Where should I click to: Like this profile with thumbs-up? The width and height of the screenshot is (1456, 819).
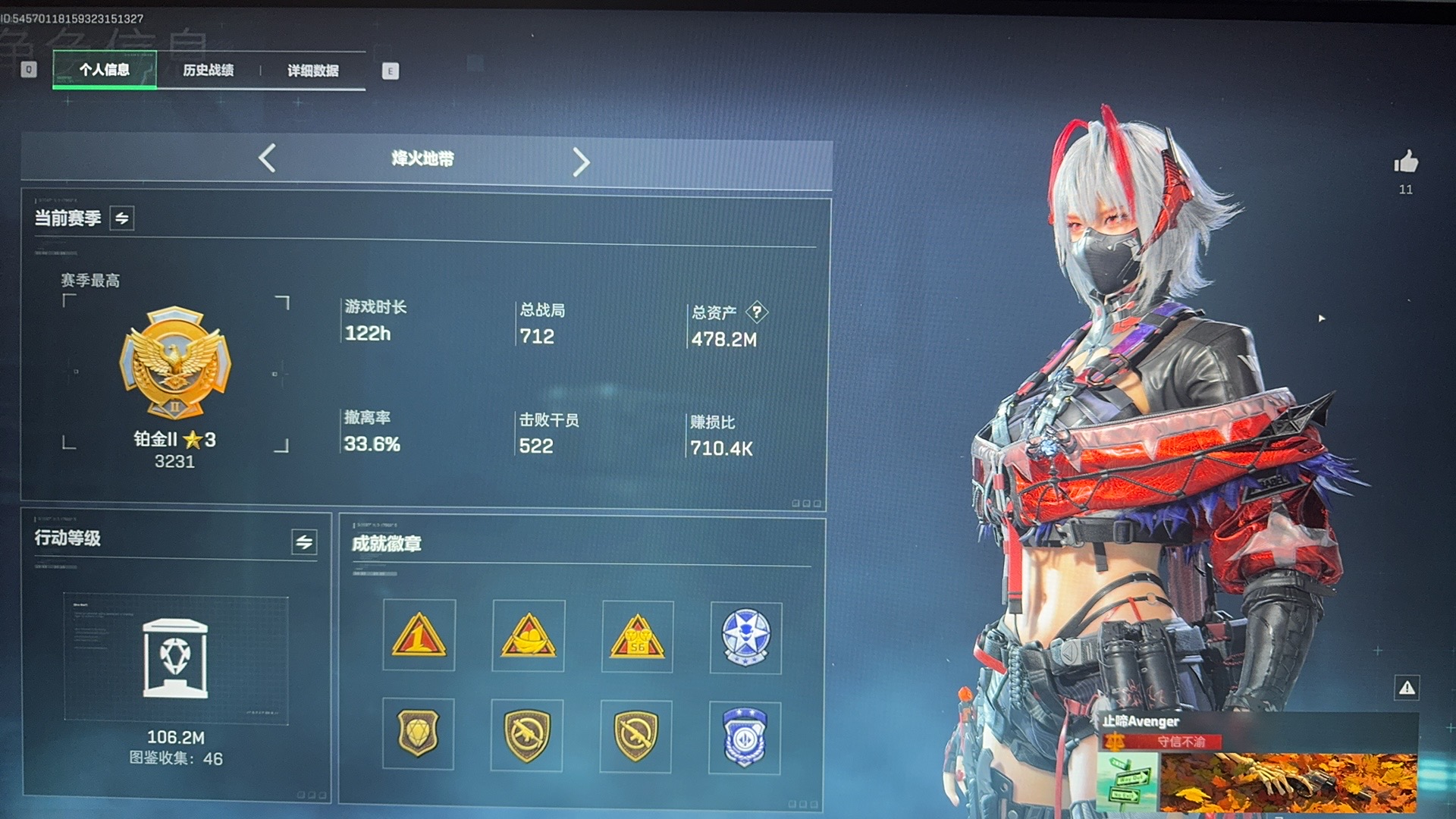(1406, 162)
